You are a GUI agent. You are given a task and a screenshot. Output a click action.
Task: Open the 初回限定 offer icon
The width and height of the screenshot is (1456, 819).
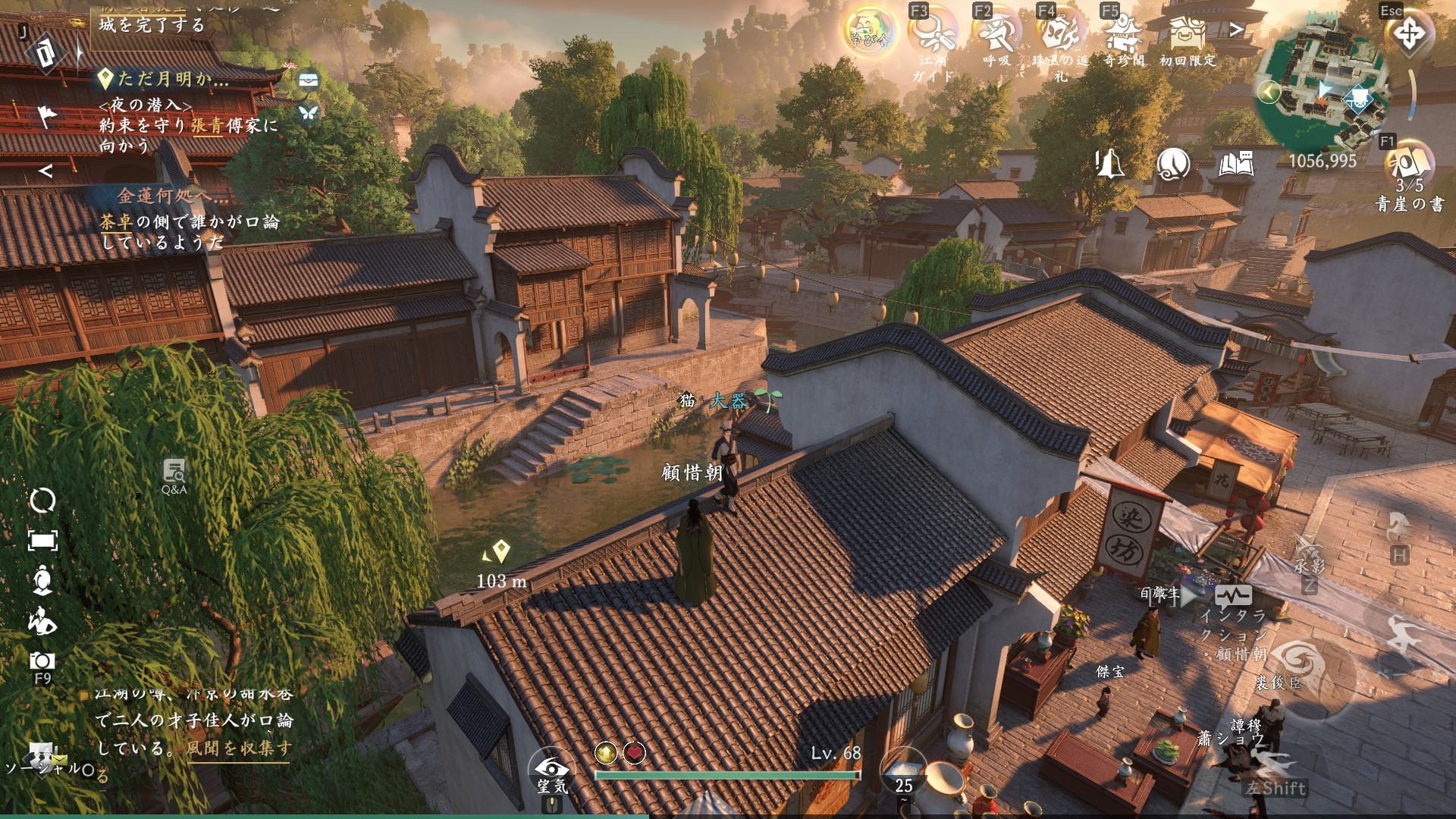(1187, 34)
